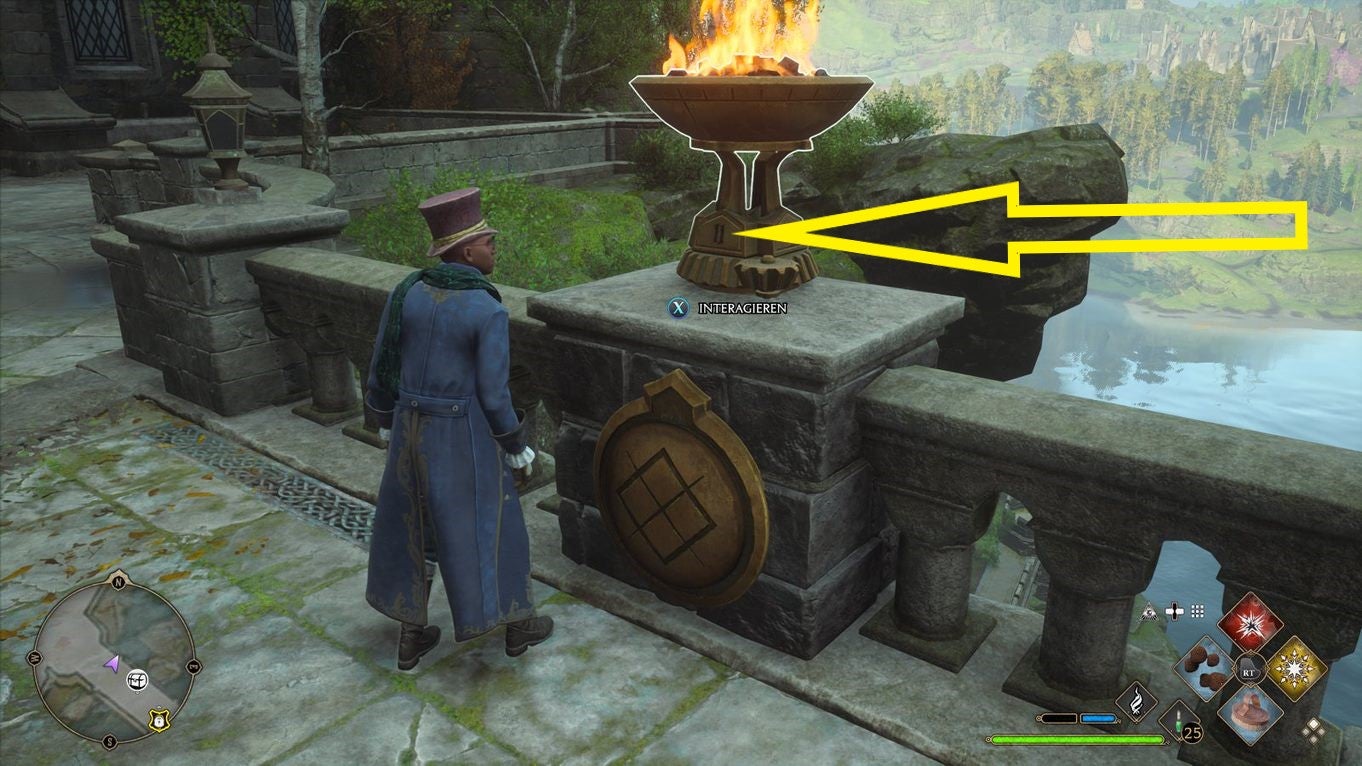Click the chest marker on the minimap

(137, 681)
